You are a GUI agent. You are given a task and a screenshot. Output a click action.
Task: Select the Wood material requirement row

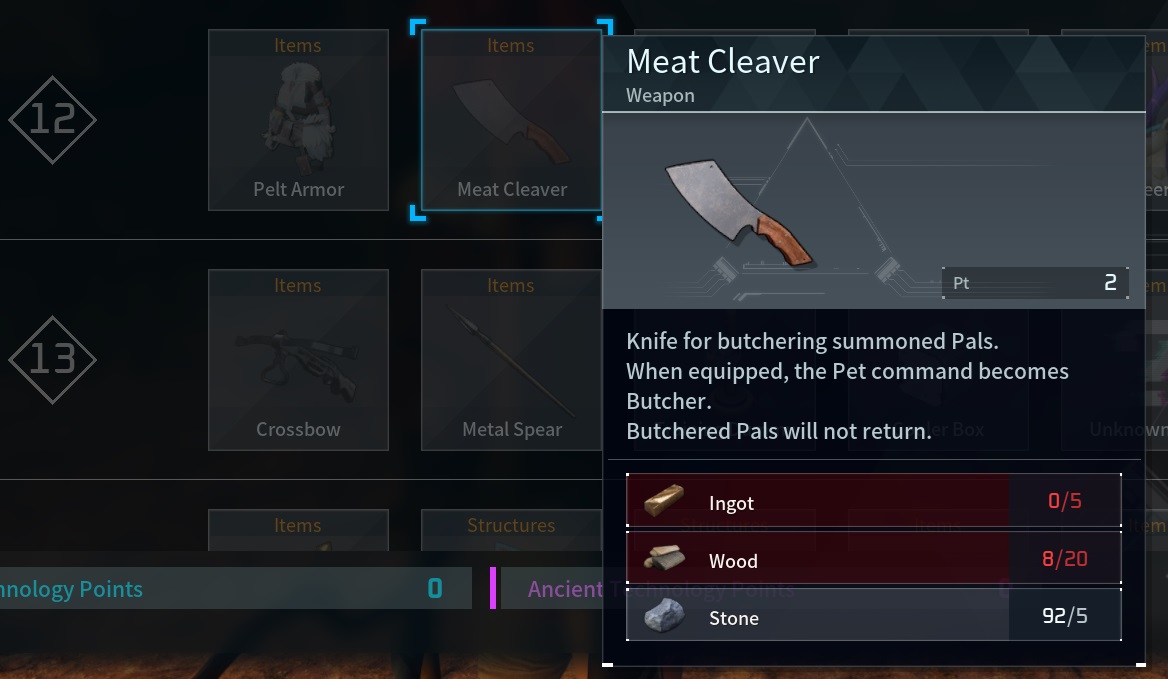pos(873,559)
